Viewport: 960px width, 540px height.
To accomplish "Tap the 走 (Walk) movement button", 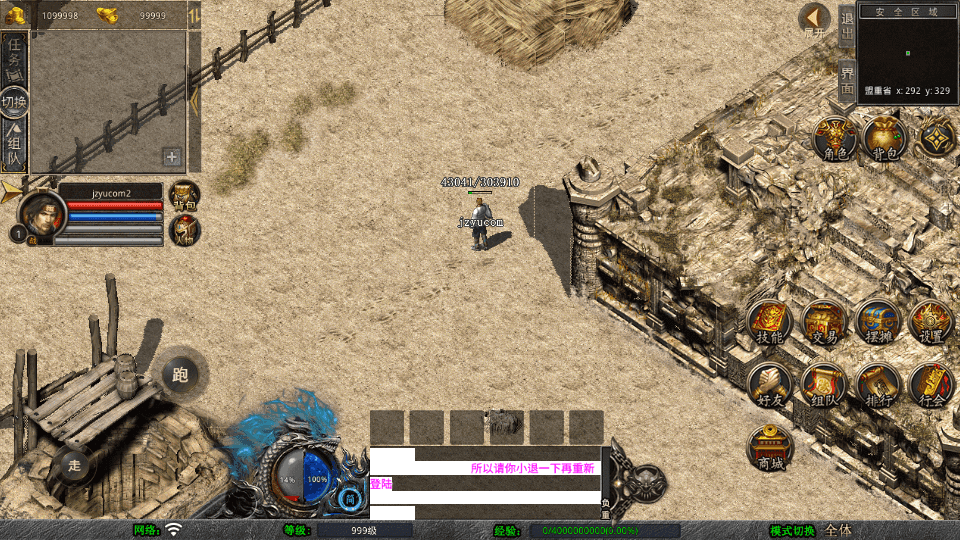I will 74,465.
